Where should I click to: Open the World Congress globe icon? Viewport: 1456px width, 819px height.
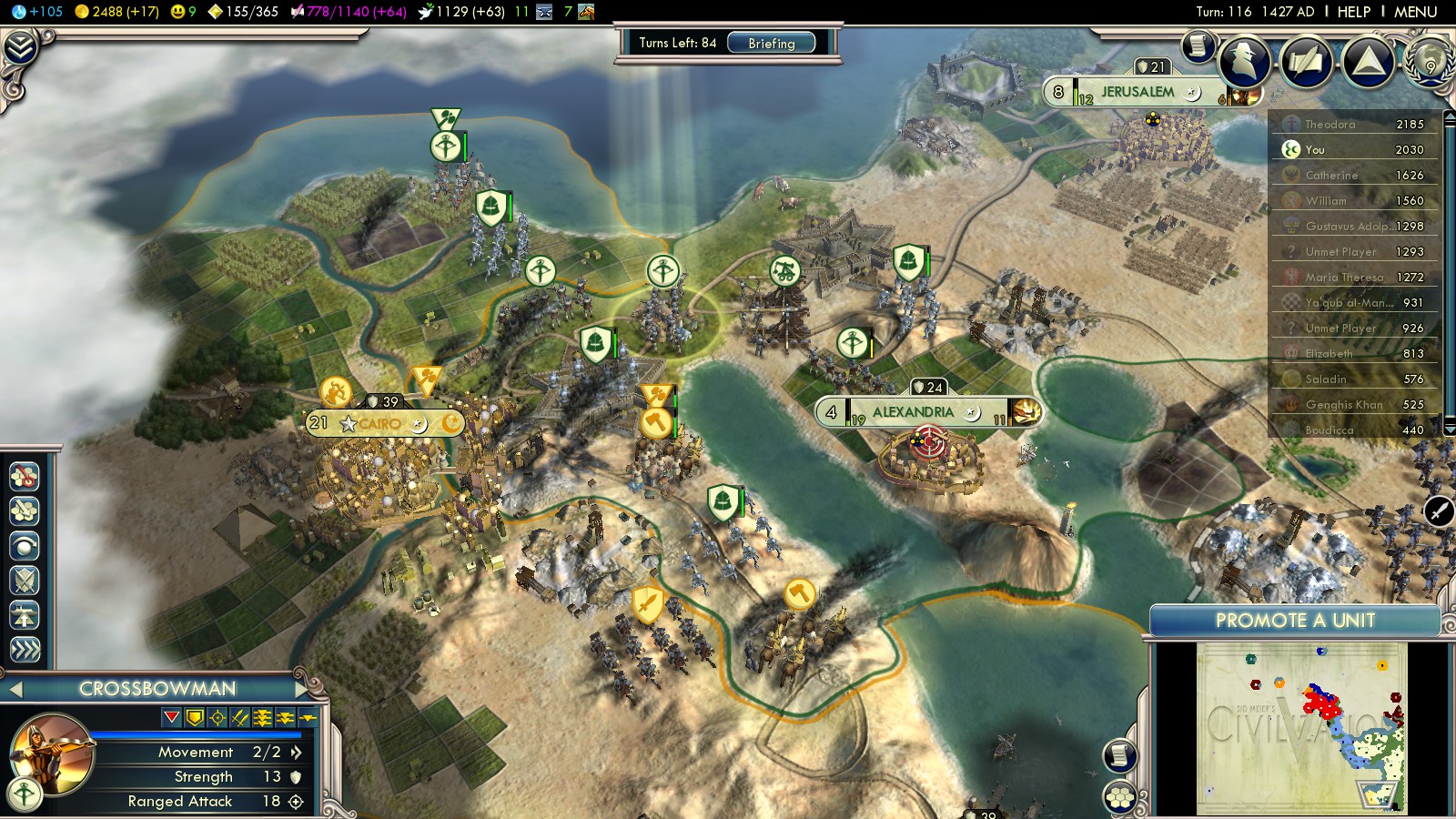(1430, 62)
